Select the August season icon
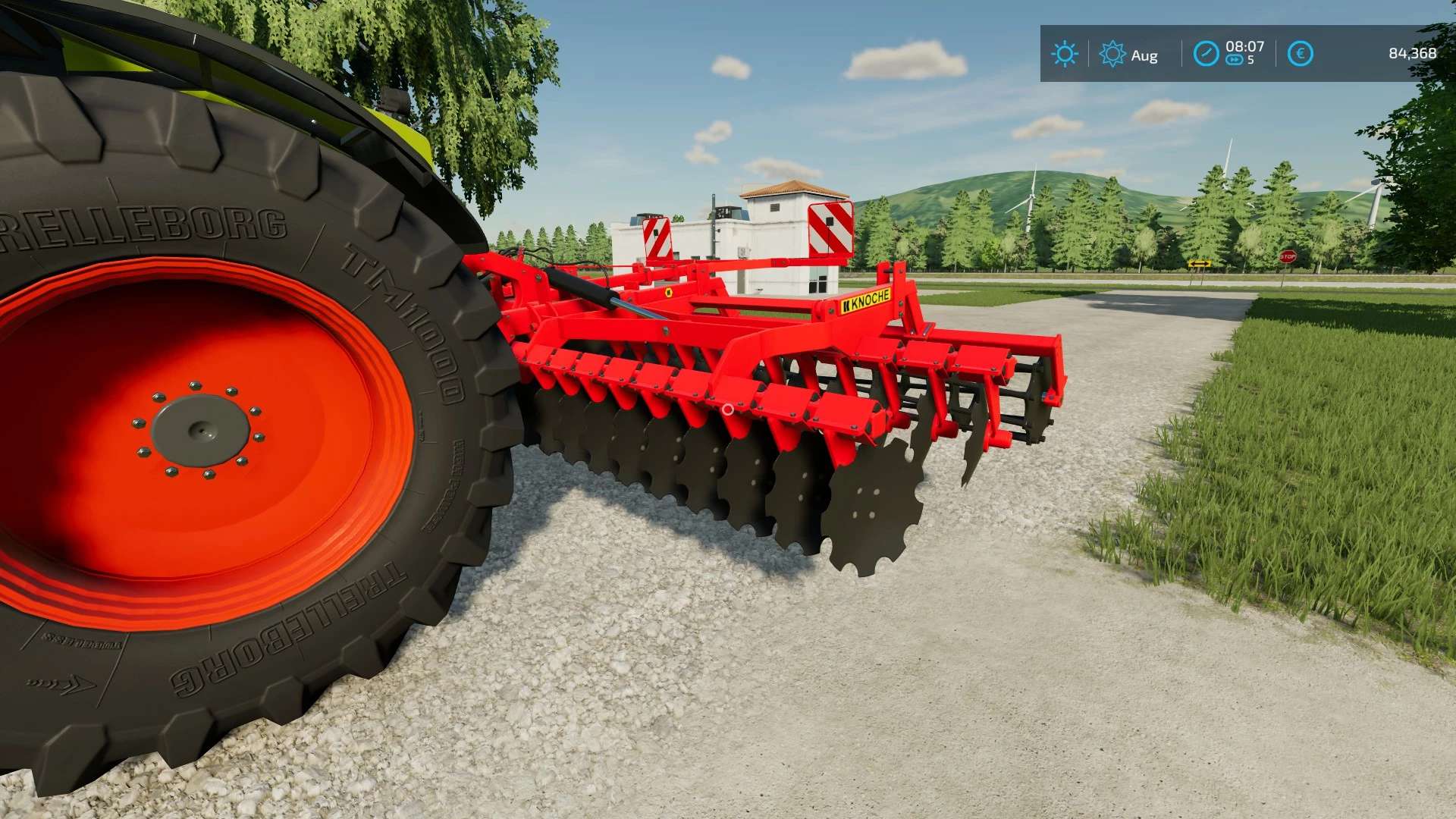 click(1112, 54)
